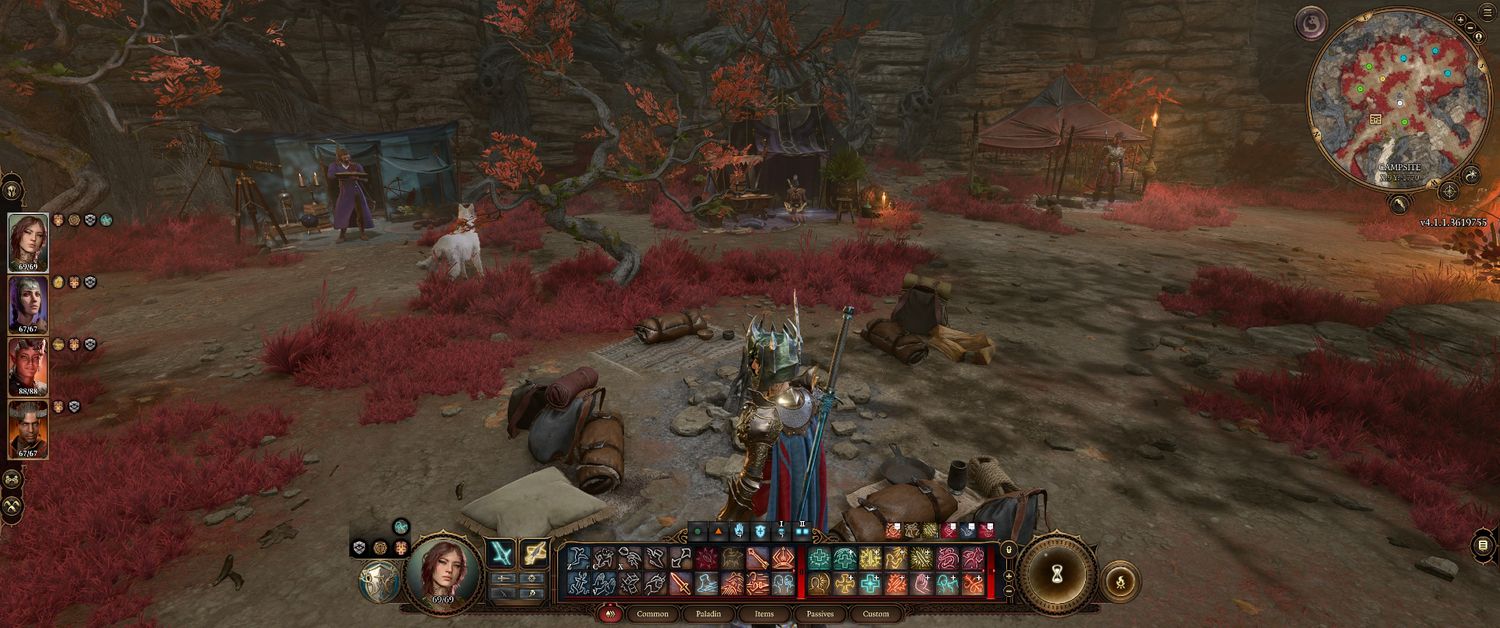Select the horned dark-haired party portrait
The width and height of the screenshot is (1500, 628).
pyautogui.click(x=28, y=428)
